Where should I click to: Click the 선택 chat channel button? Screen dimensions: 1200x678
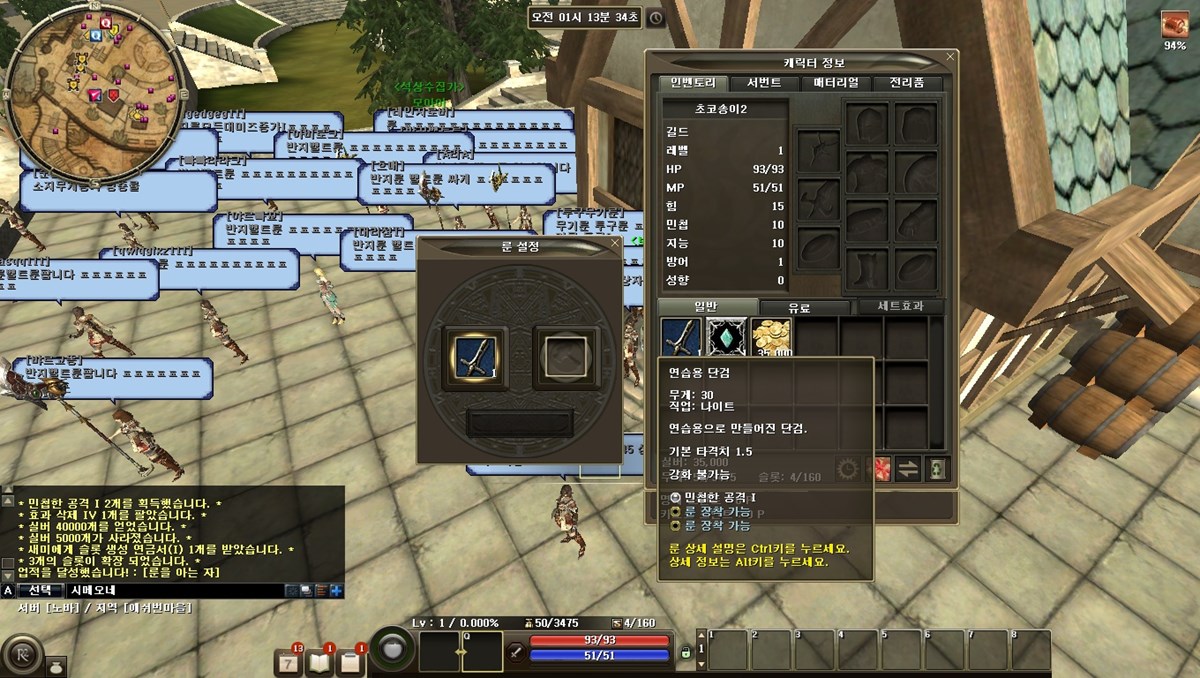(x=39, y=590)
